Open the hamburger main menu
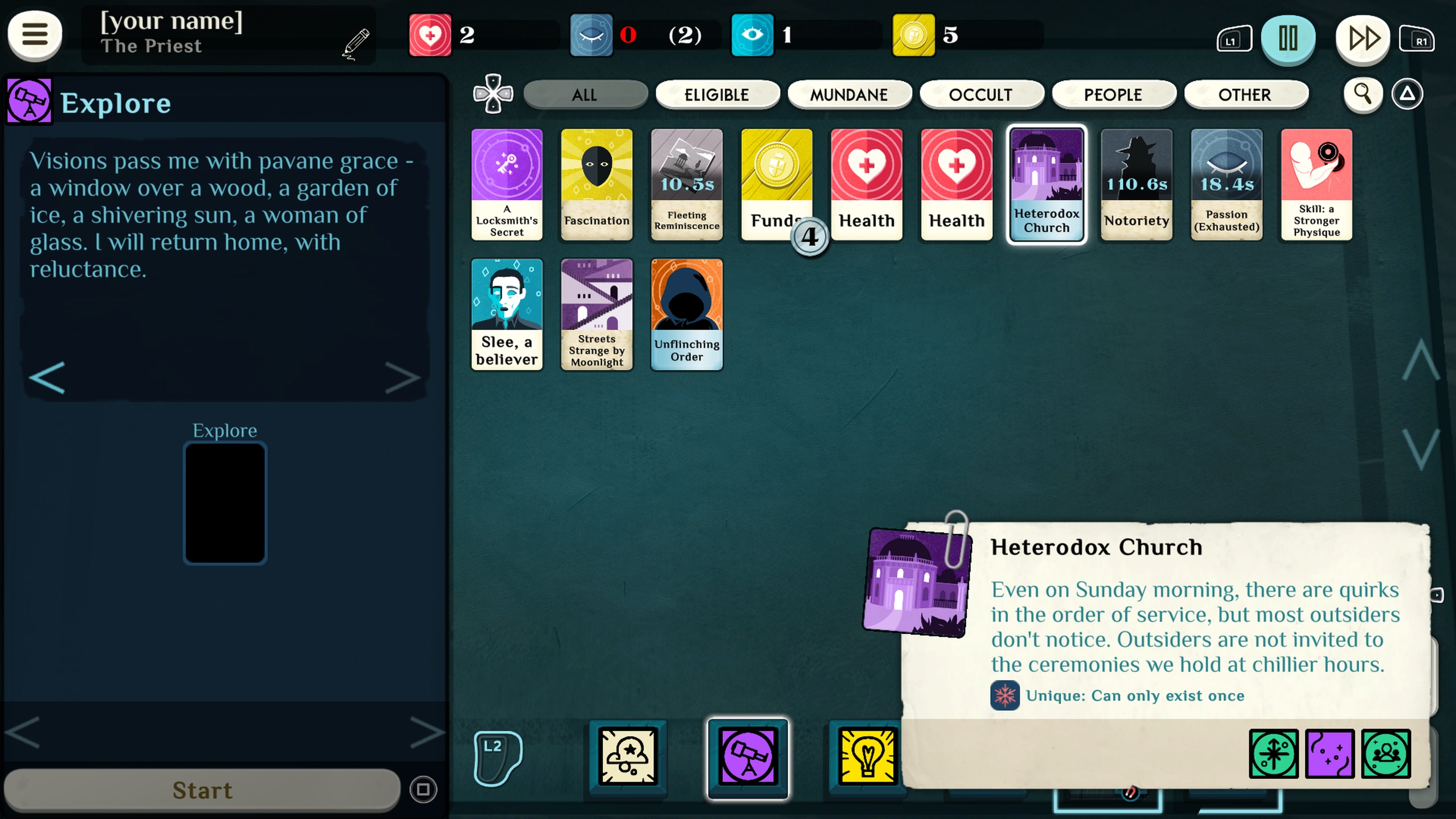Viewport: 1456px width, 819px height. click(35, 35)
